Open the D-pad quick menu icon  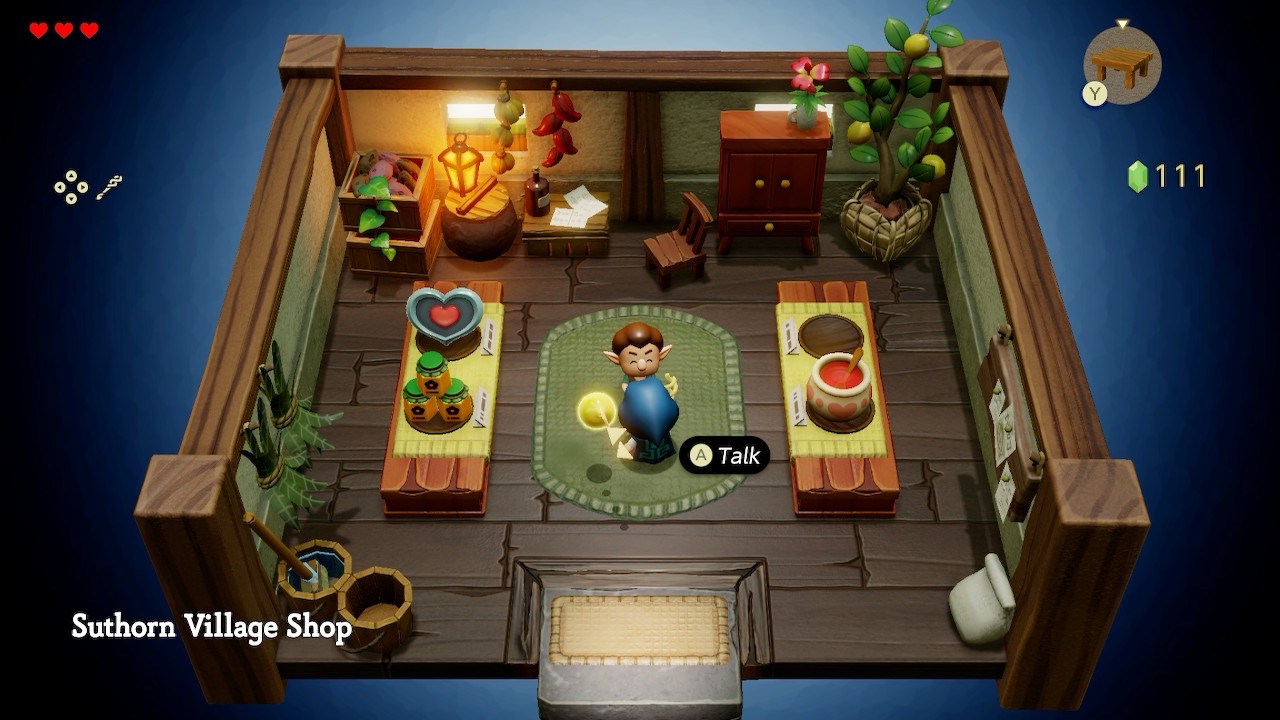tap(71, 188)
